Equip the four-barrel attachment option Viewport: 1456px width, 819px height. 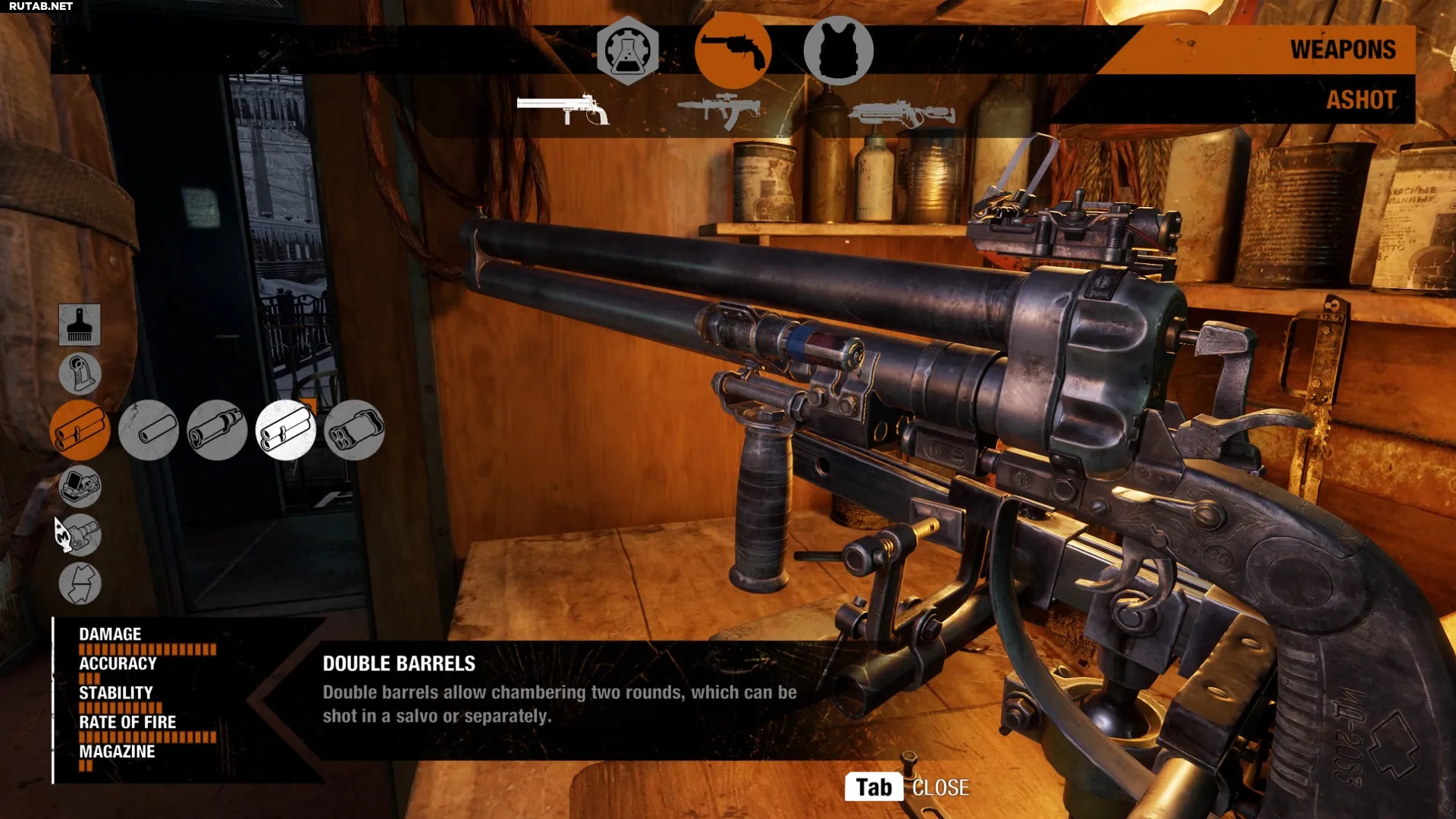coord(354,430)
